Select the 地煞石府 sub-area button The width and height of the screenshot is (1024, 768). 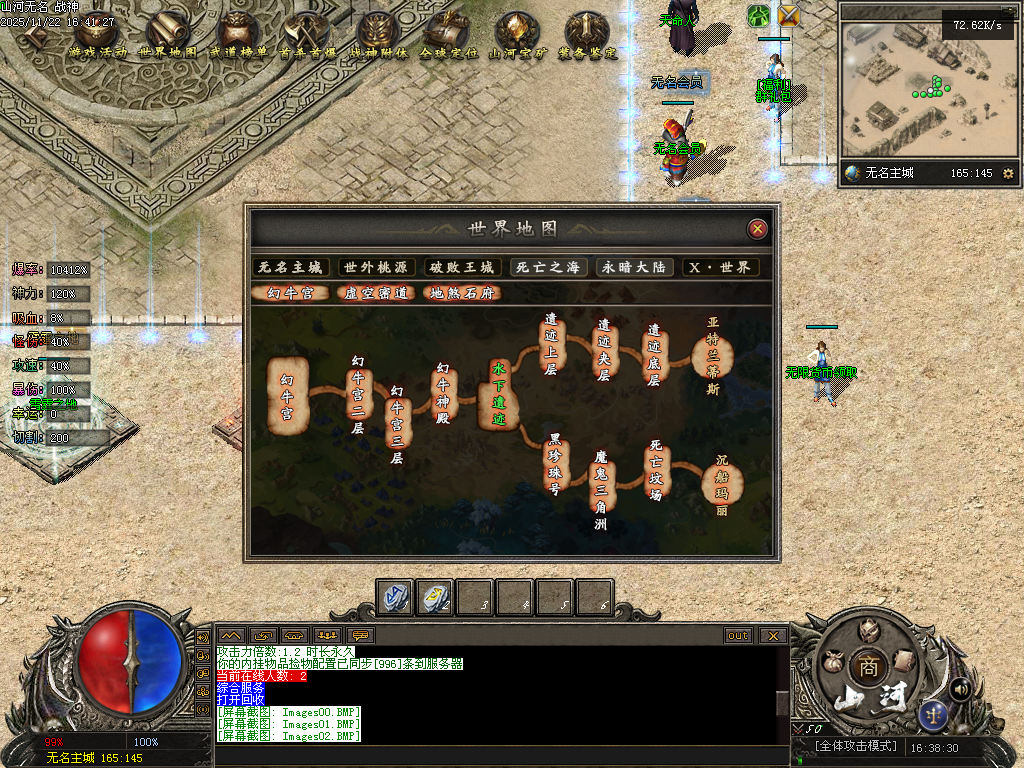[x=461, y=293]
